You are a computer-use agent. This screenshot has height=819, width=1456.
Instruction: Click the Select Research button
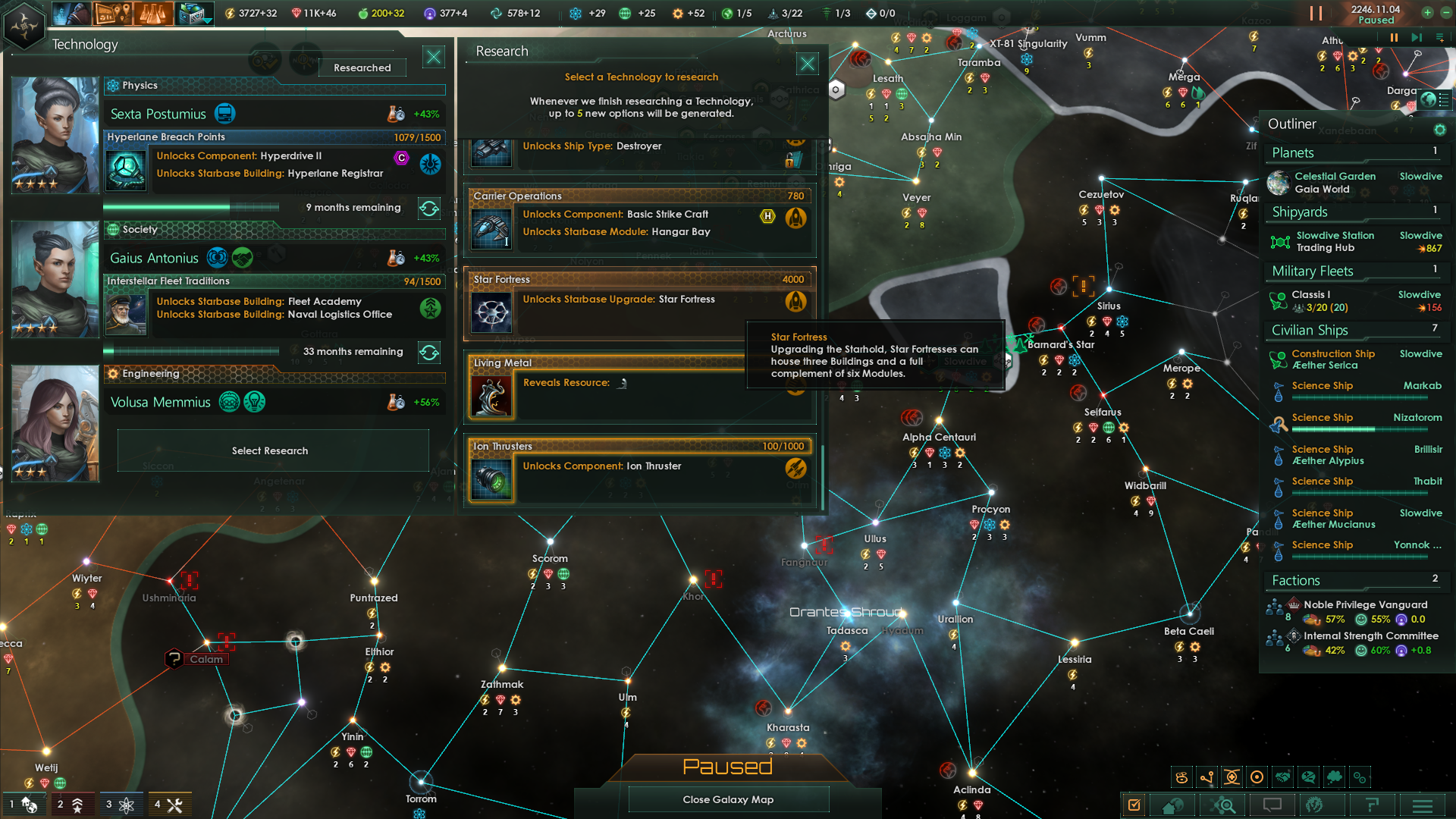tap(271, 450)
